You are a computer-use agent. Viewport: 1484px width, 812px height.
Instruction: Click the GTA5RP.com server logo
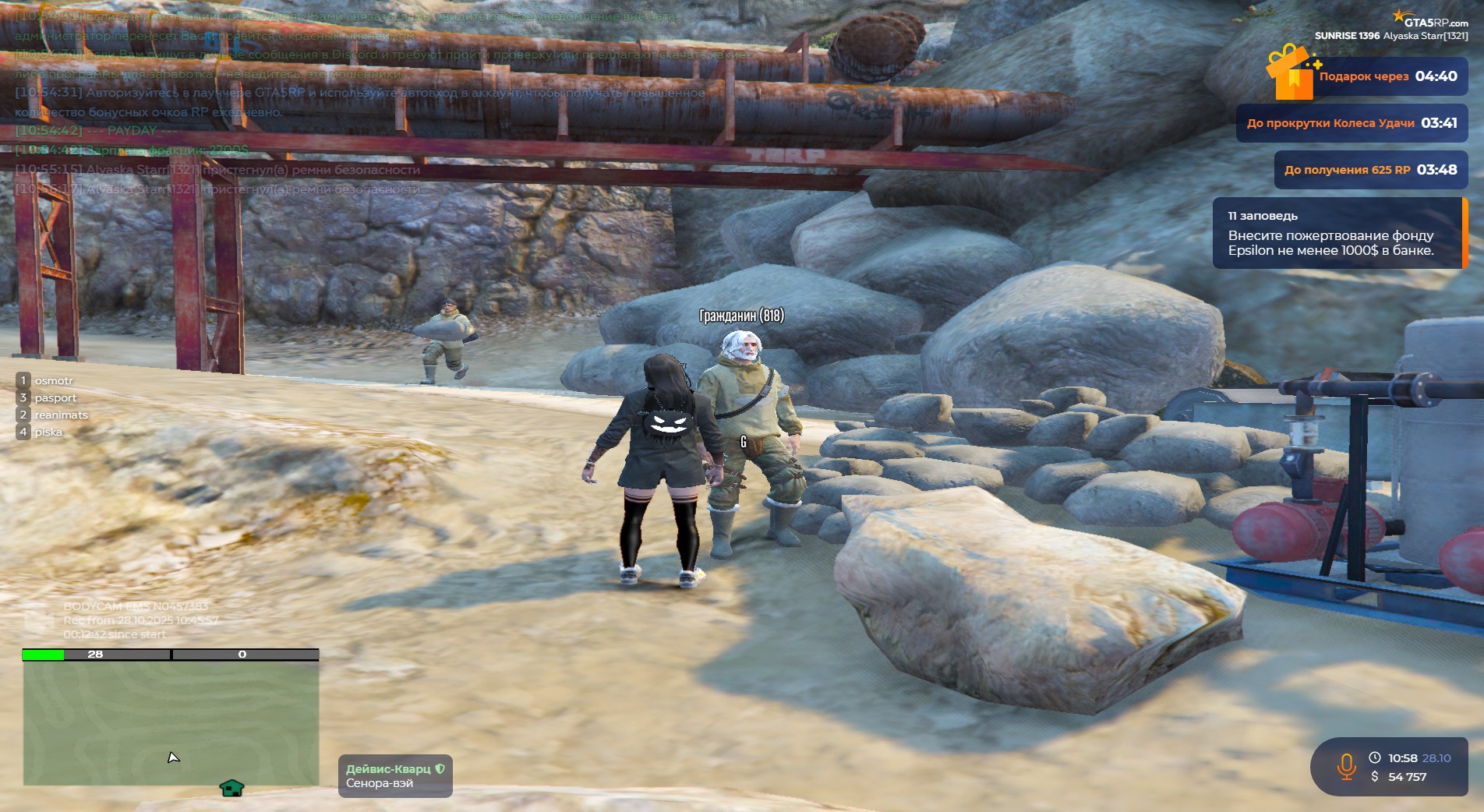click(1430, 19)
